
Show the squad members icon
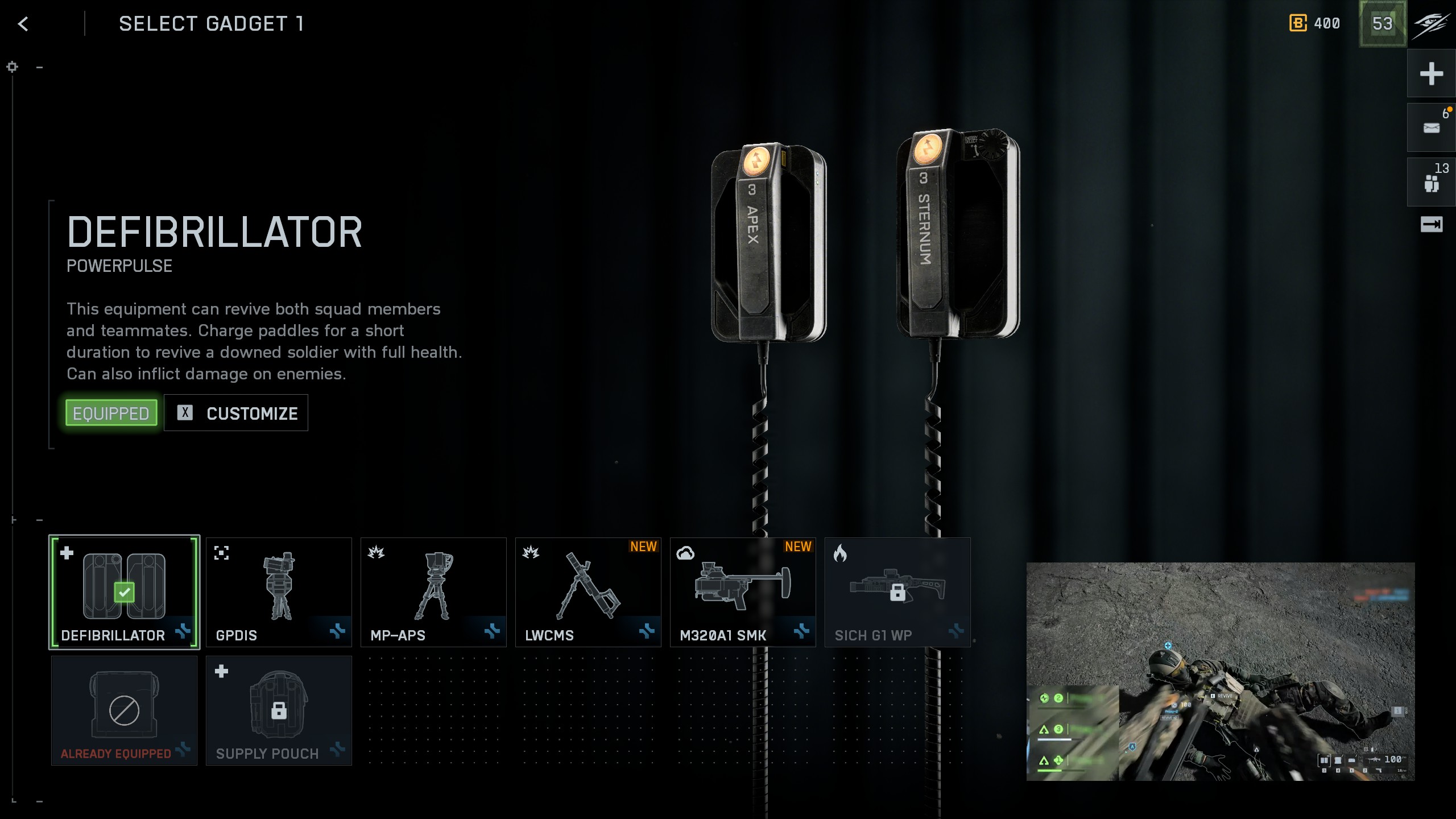1431,182
